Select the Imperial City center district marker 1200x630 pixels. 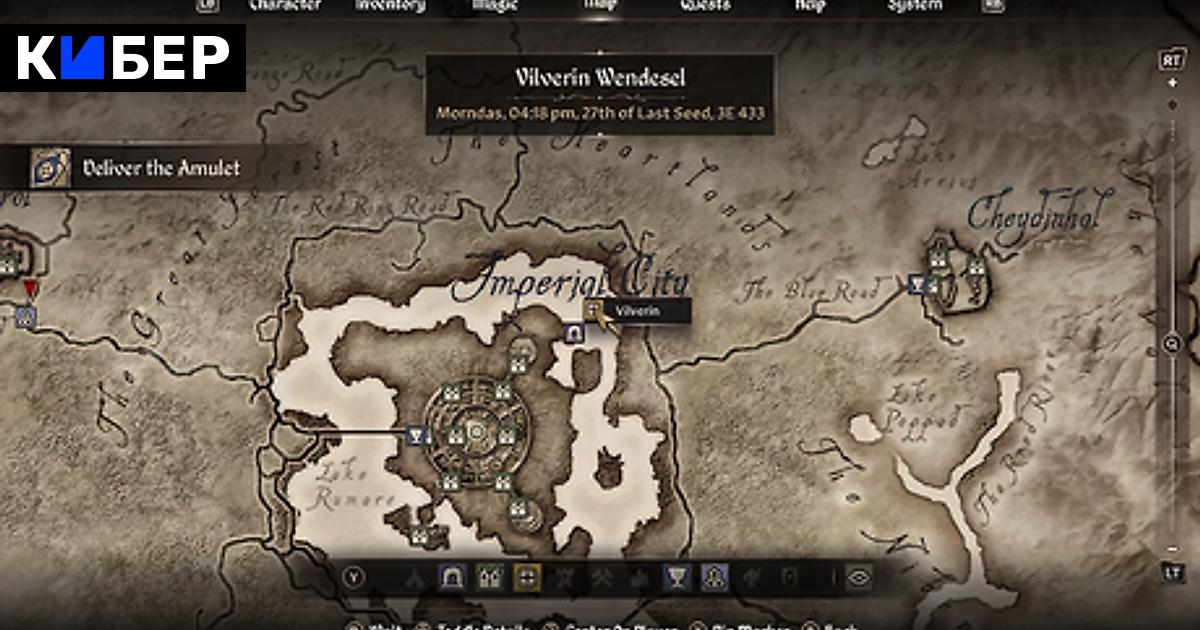[478, 433]
